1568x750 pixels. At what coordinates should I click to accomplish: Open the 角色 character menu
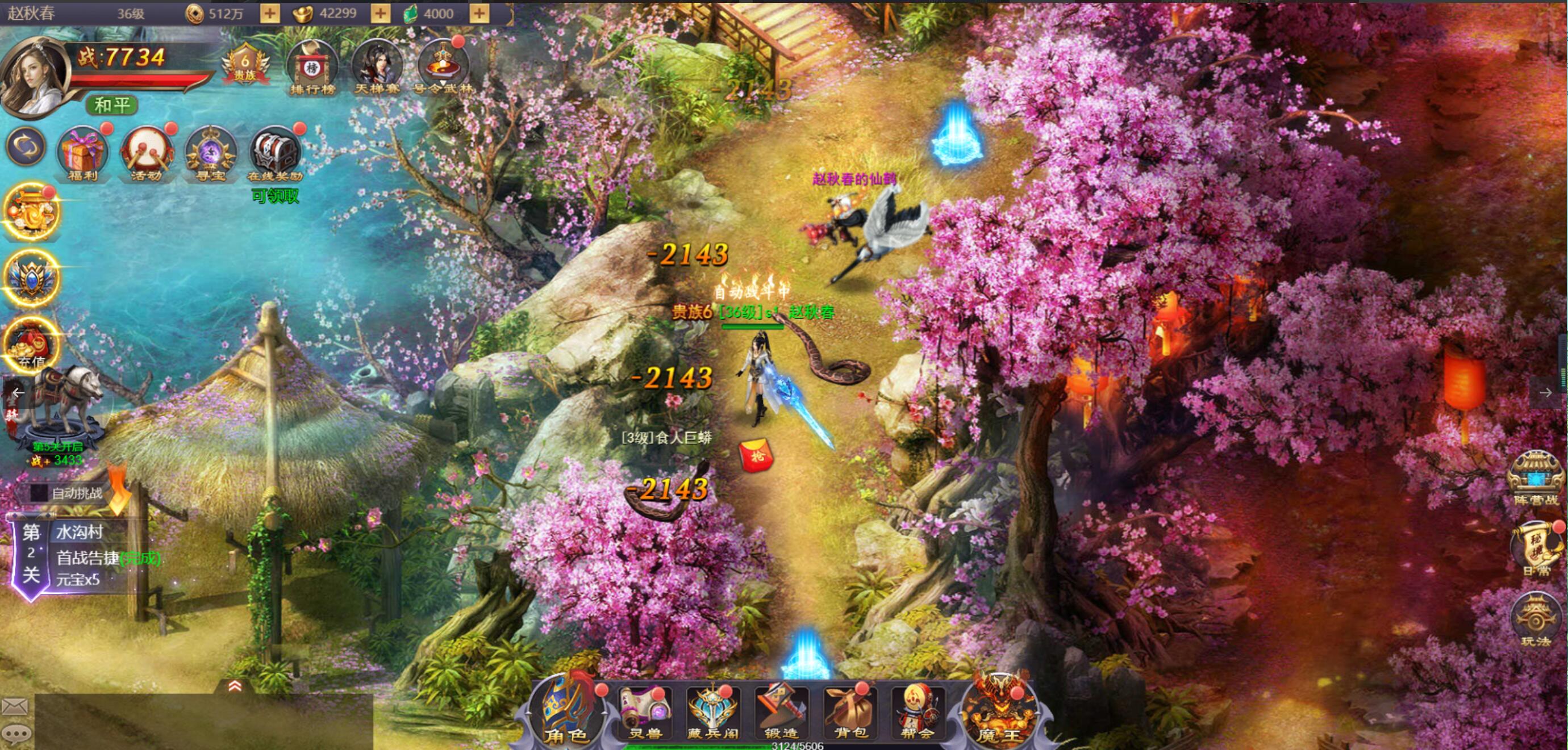click(x=566, y=712)
